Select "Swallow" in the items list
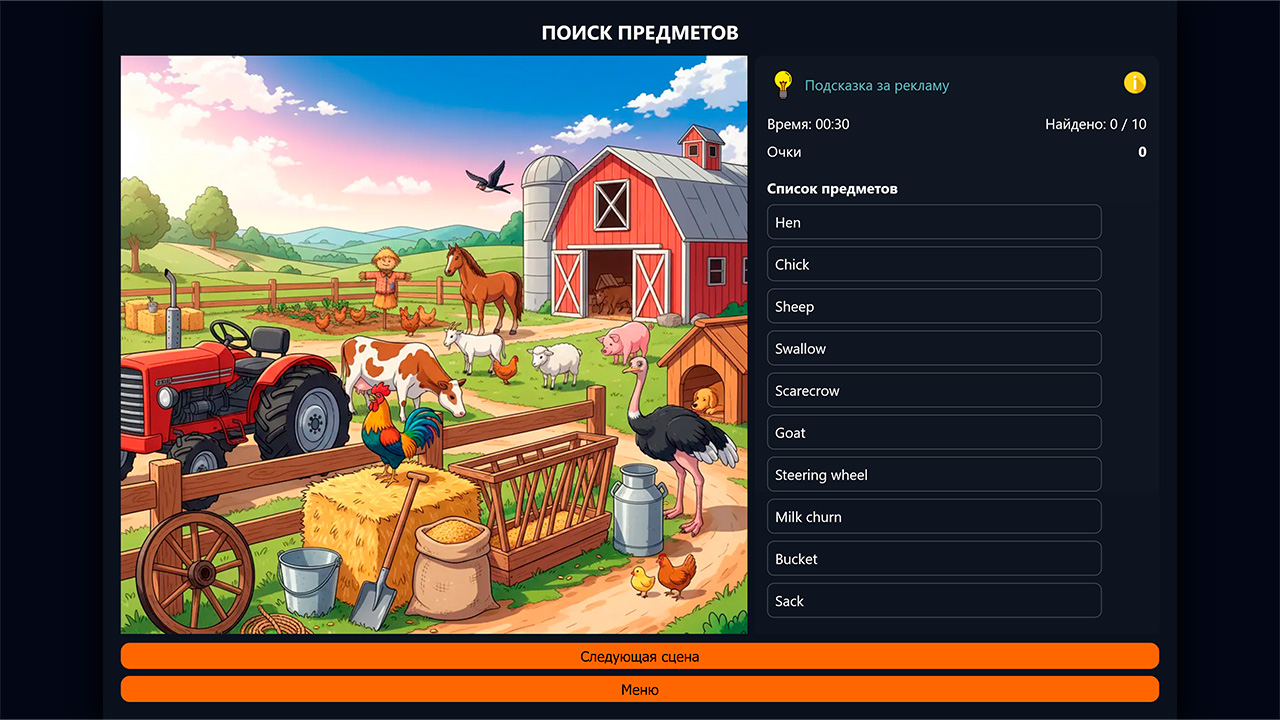Viewport: 1280px width, 720px height. [933, 348]
